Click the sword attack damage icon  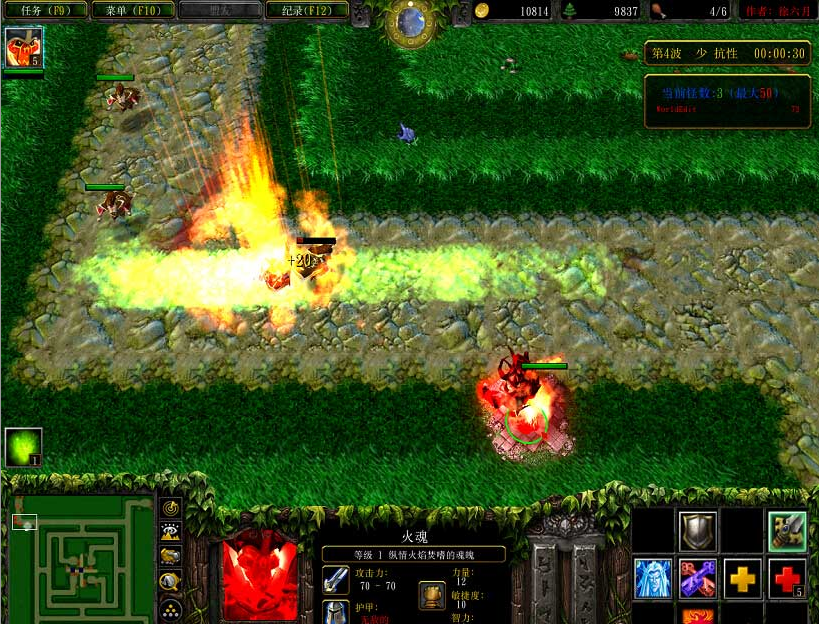[336, 579]
